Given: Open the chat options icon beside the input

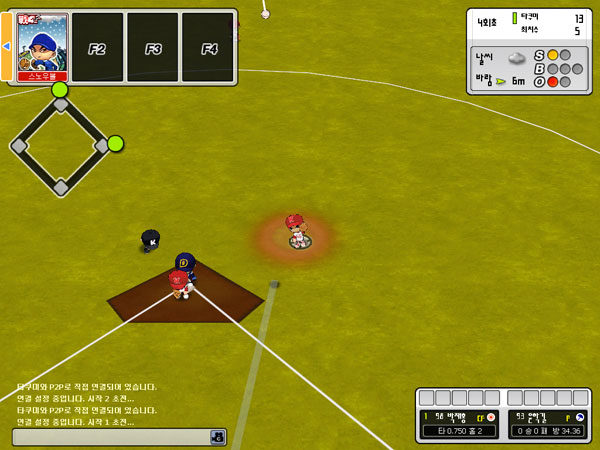Looking at the screenshot, I should [x=217, y=437].
